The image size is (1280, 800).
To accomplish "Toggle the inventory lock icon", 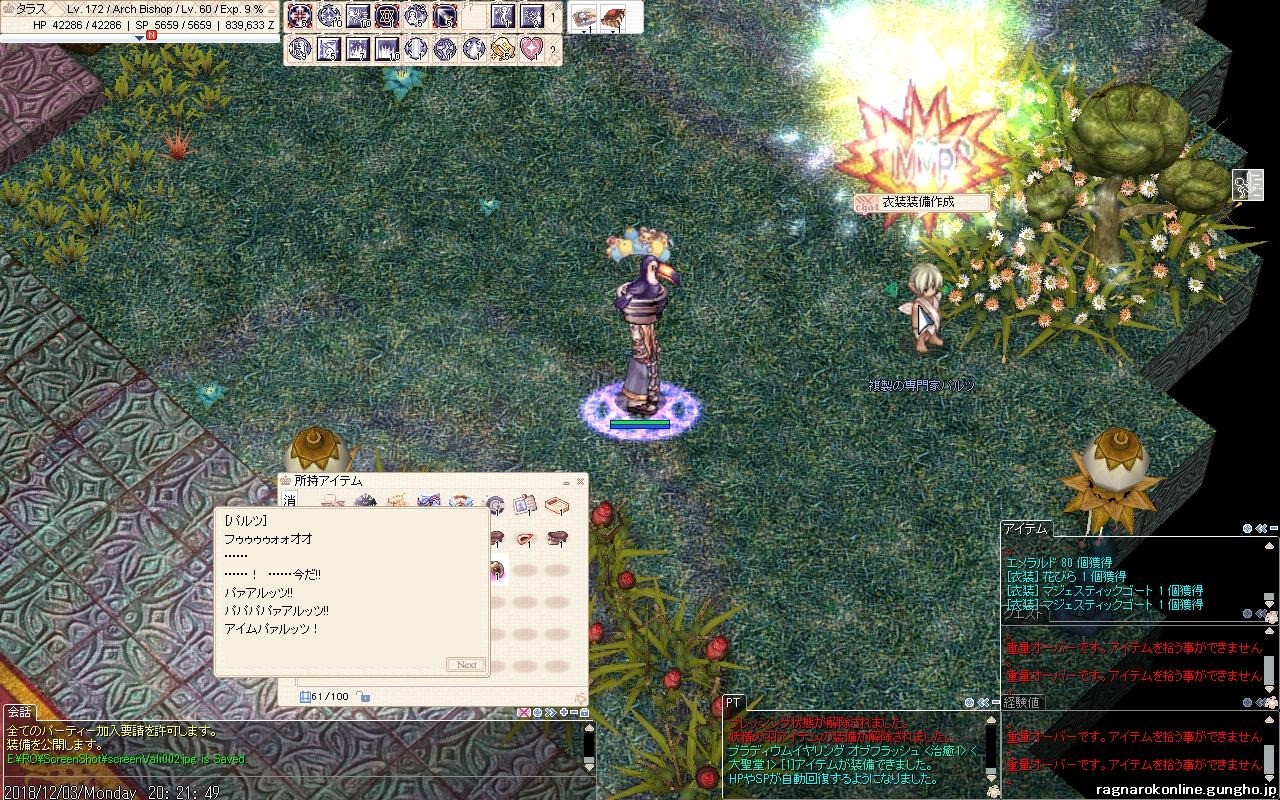I will coord(364,696).
